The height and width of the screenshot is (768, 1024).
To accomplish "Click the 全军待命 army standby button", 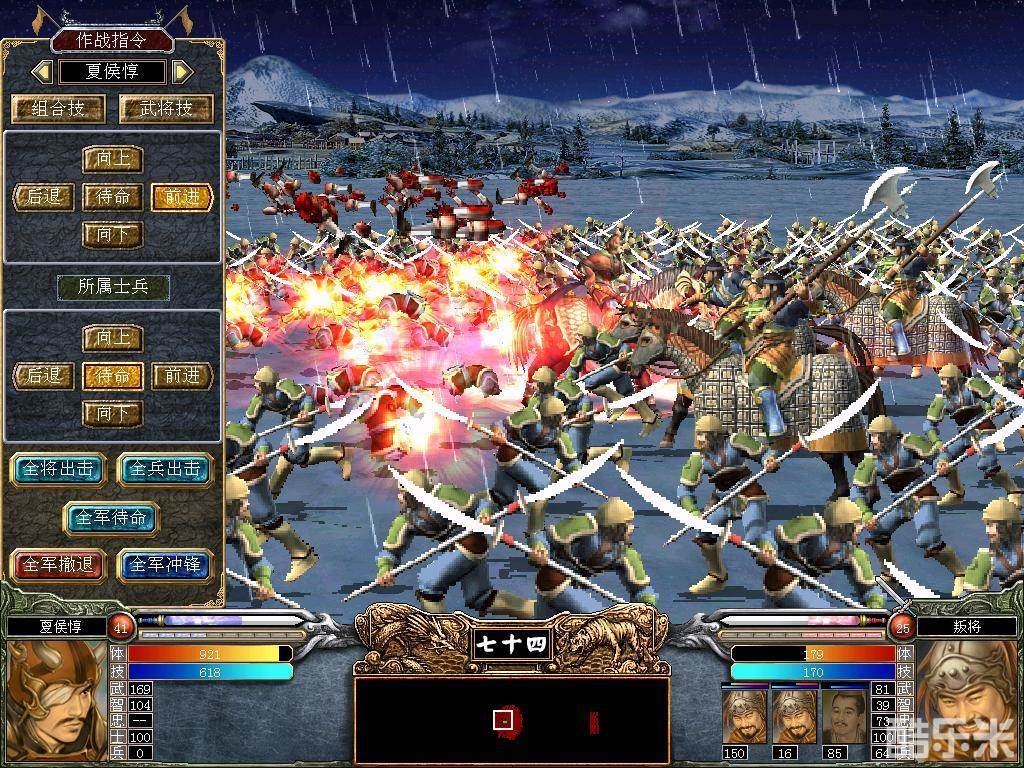I will click(x=112, y=517).
